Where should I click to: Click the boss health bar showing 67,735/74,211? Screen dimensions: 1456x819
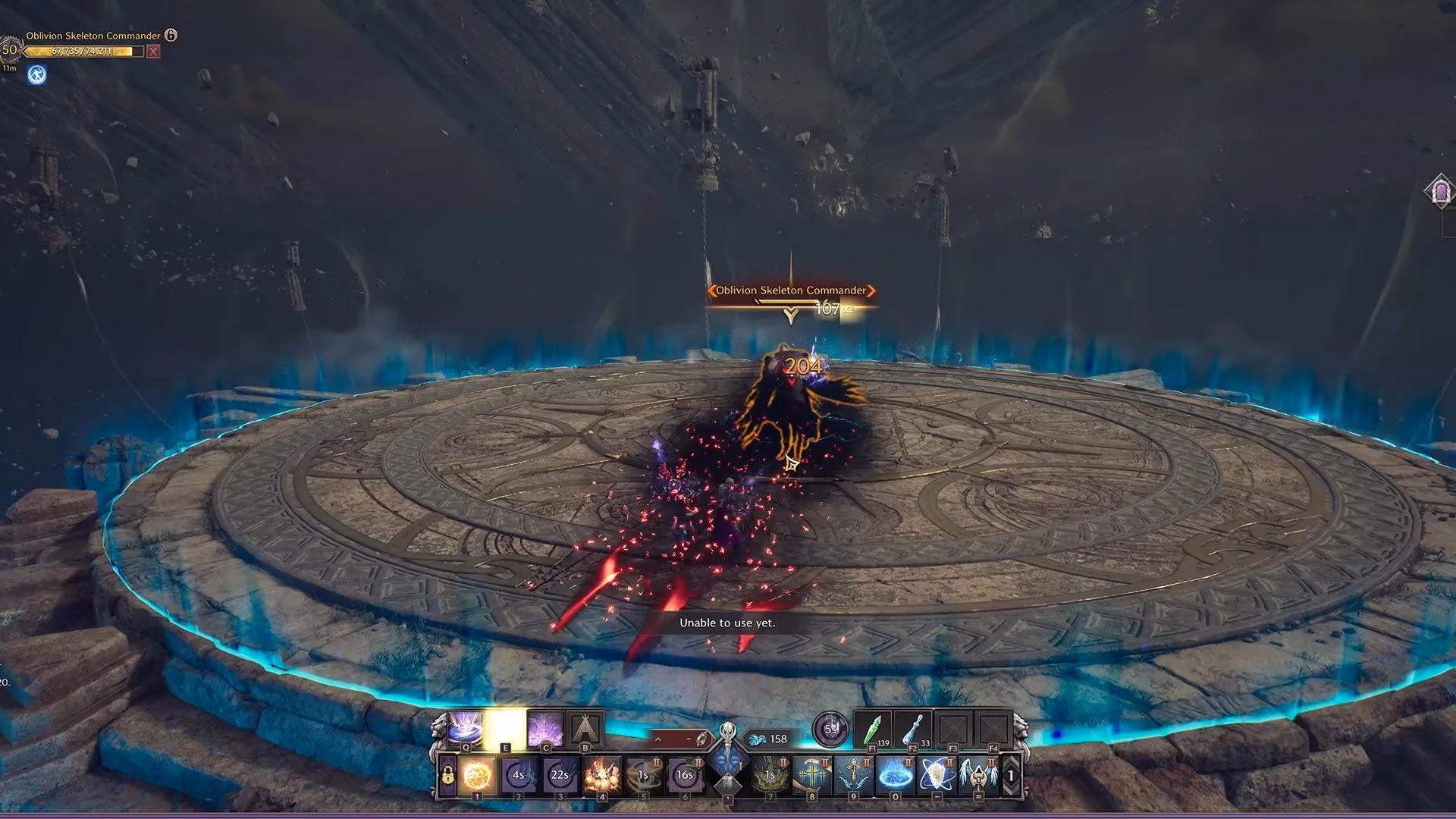[x=83, y=50]
